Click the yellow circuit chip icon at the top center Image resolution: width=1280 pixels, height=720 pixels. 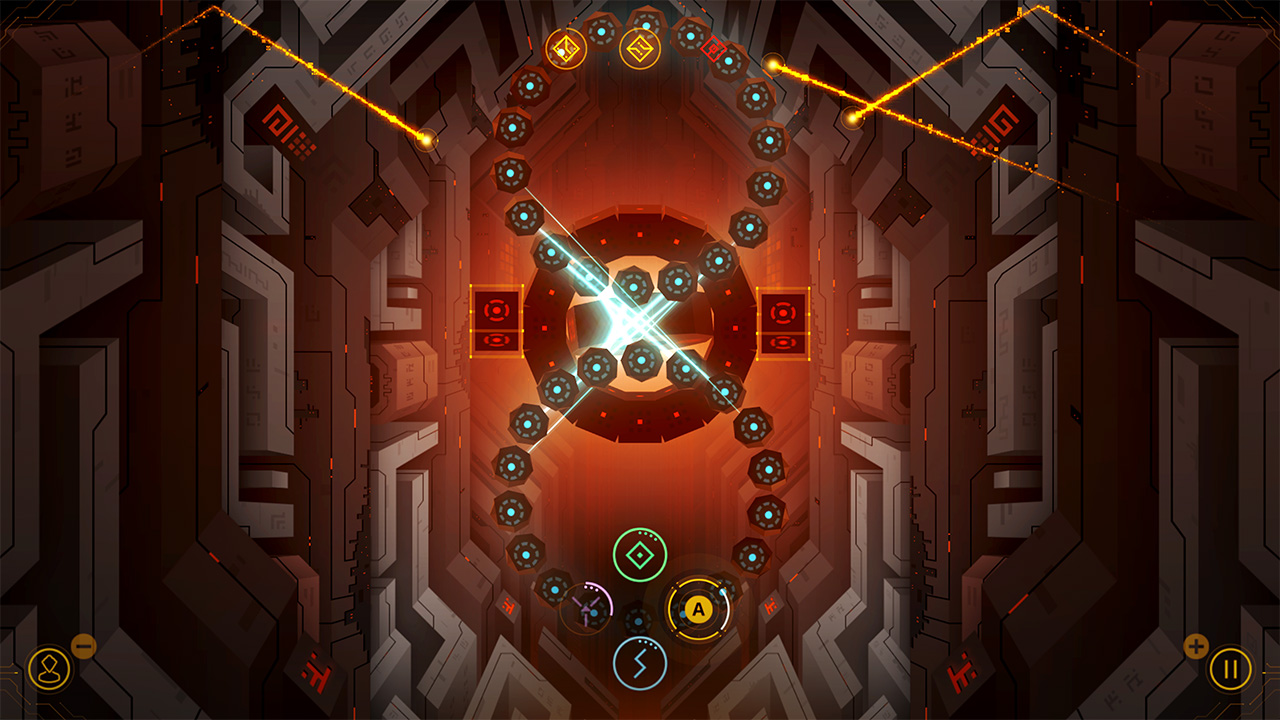[639, 49]
